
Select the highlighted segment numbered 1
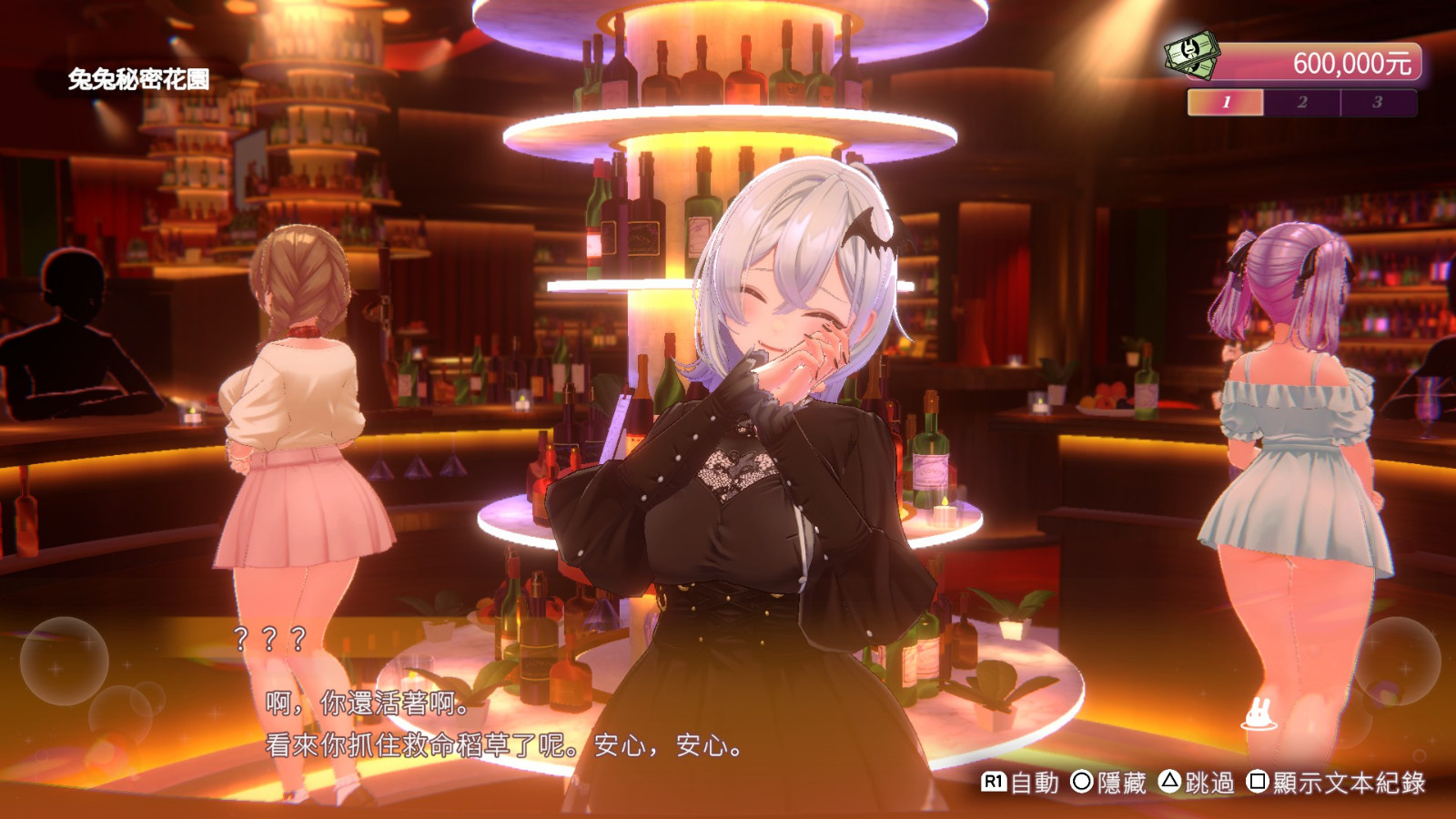[x=1226, y=102]
